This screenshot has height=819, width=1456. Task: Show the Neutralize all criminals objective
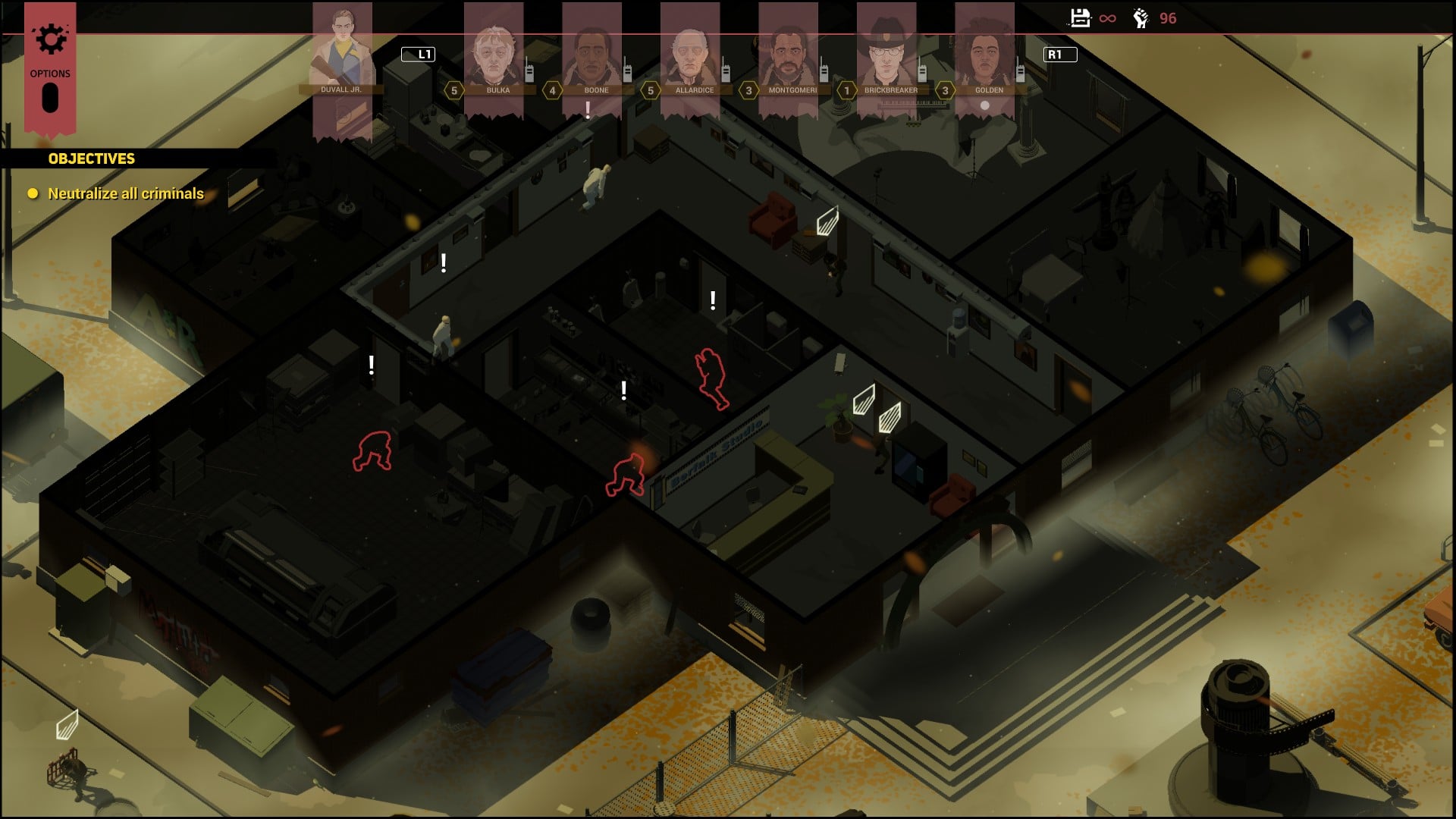125,193
